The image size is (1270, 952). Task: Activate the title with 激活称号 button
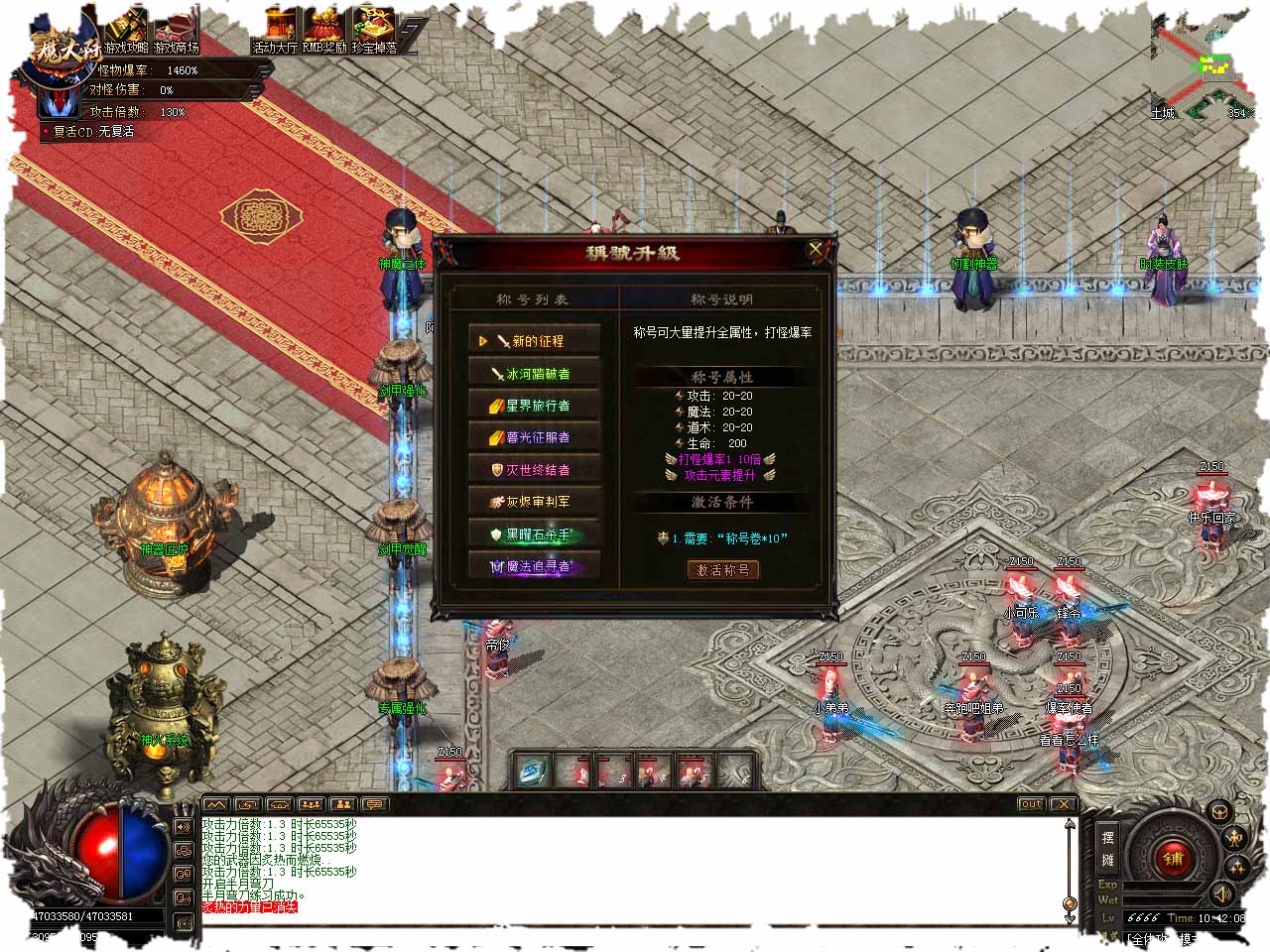point(723,570)
